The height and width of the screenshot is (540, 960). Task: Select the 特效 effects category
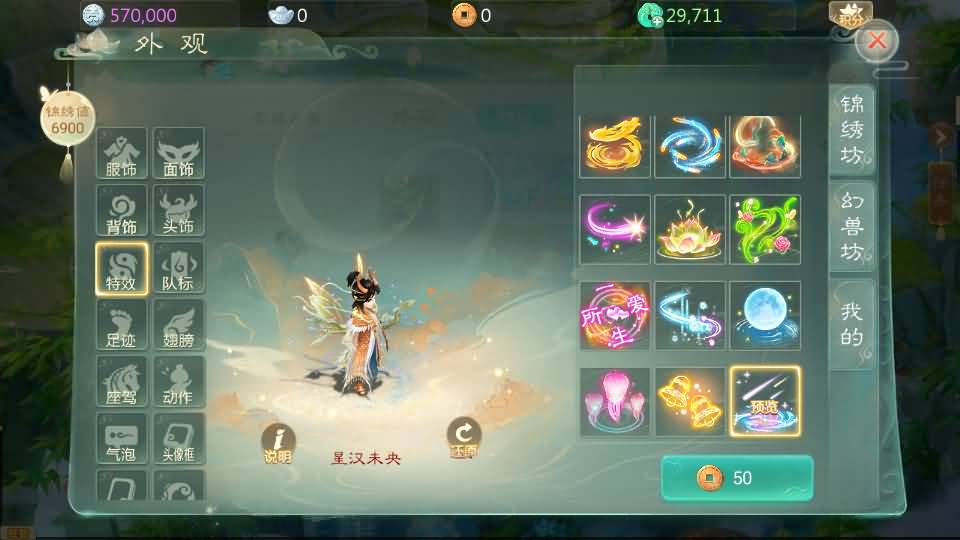121,268
